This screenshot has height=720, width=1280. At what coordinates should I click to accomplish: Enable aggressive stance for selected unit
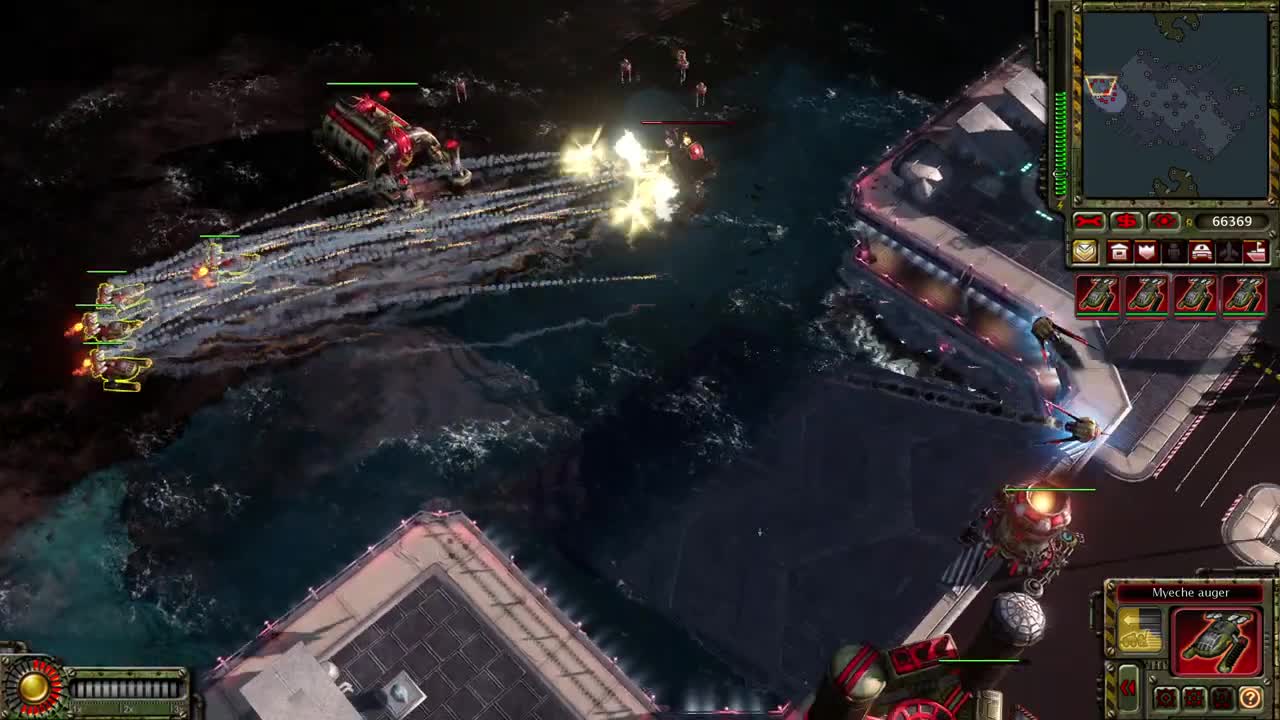click(1167, 698)
